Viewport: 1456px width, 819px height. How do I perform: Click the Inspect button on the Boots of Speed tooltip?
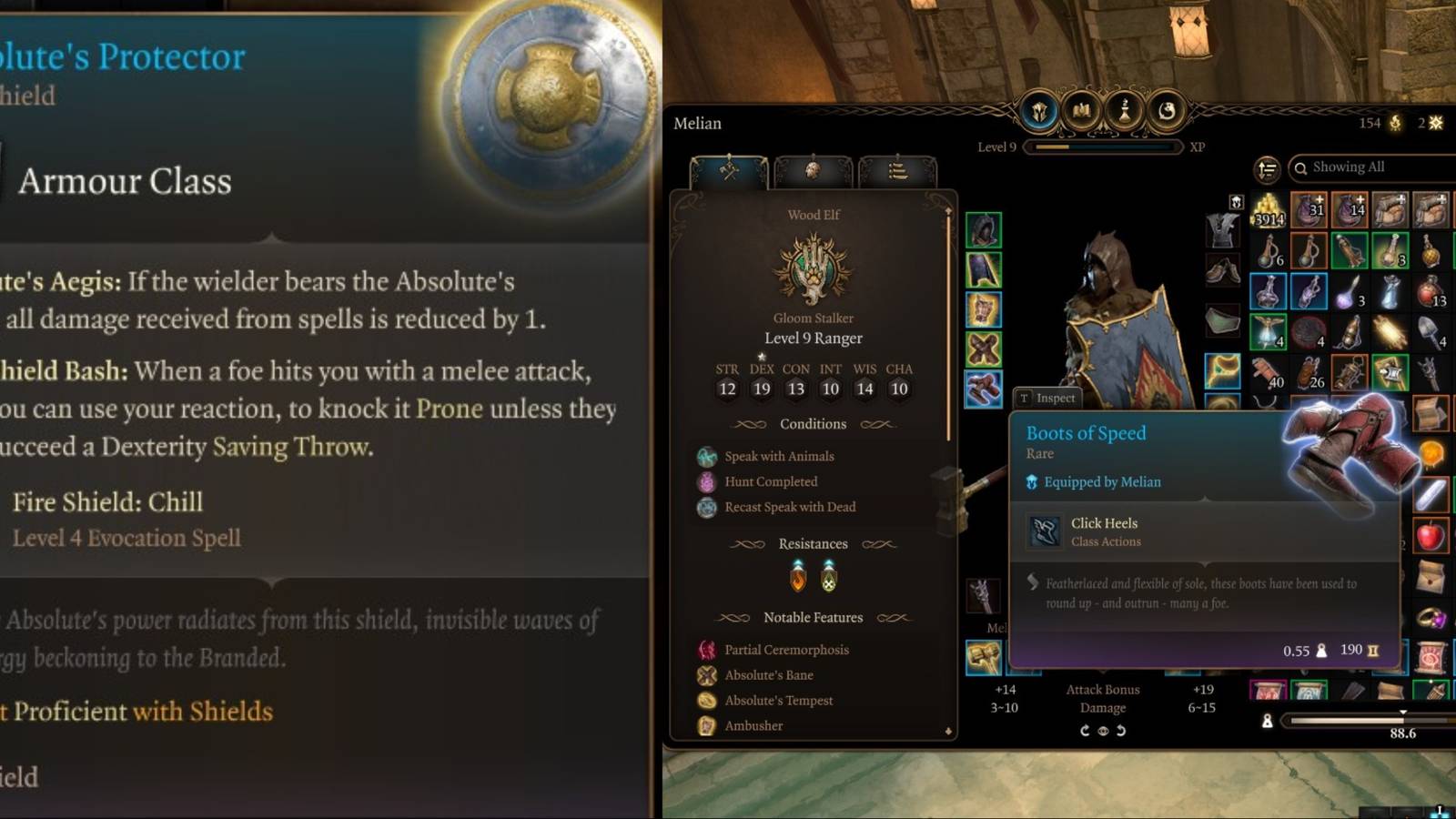pos(1049,398)
